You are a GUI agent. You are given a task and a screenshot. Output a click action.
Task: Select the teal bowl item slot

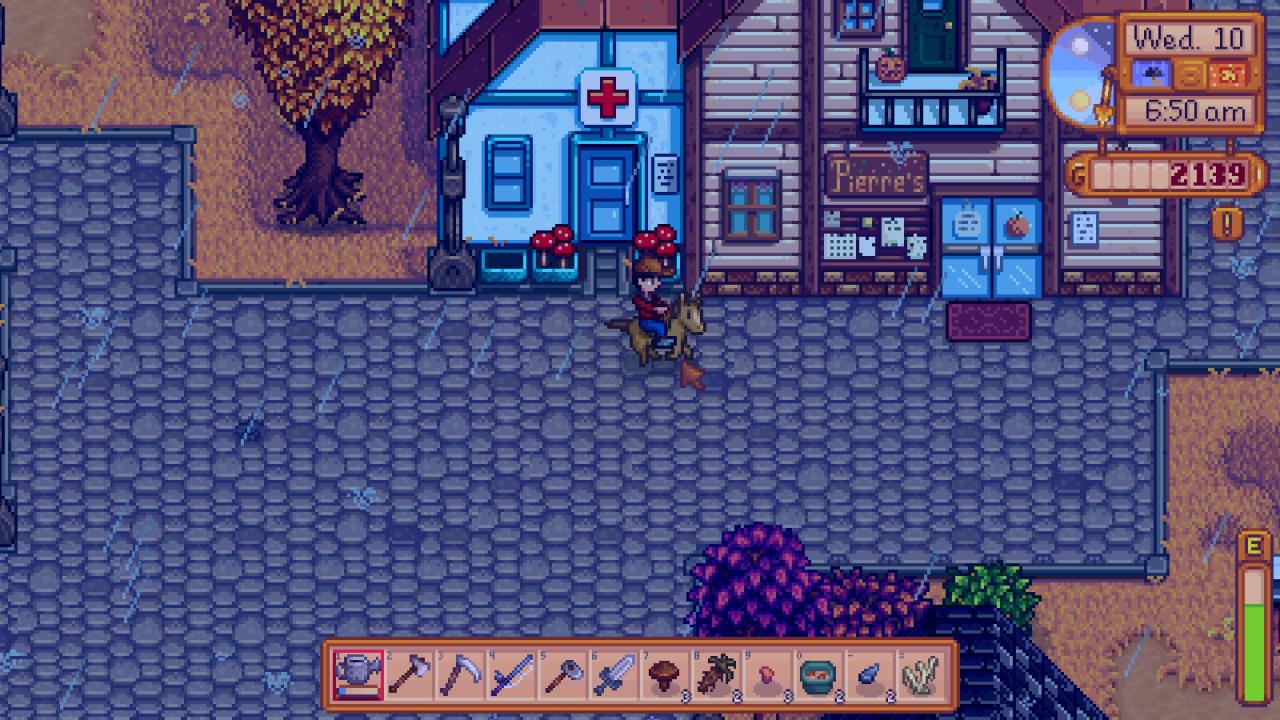(x=819, y=676)
